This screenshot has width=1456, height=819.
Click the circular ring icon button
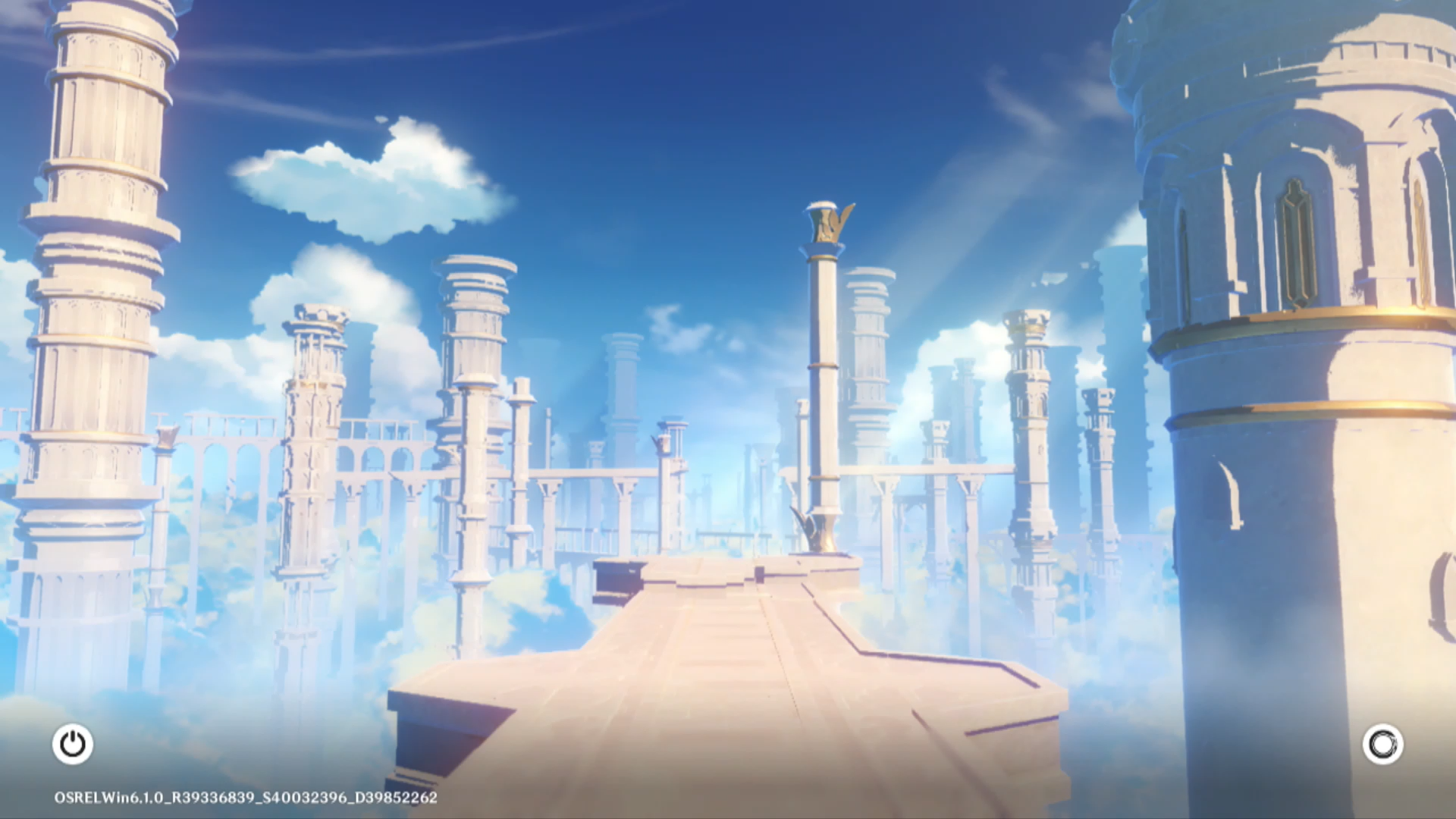(1382, 744)
